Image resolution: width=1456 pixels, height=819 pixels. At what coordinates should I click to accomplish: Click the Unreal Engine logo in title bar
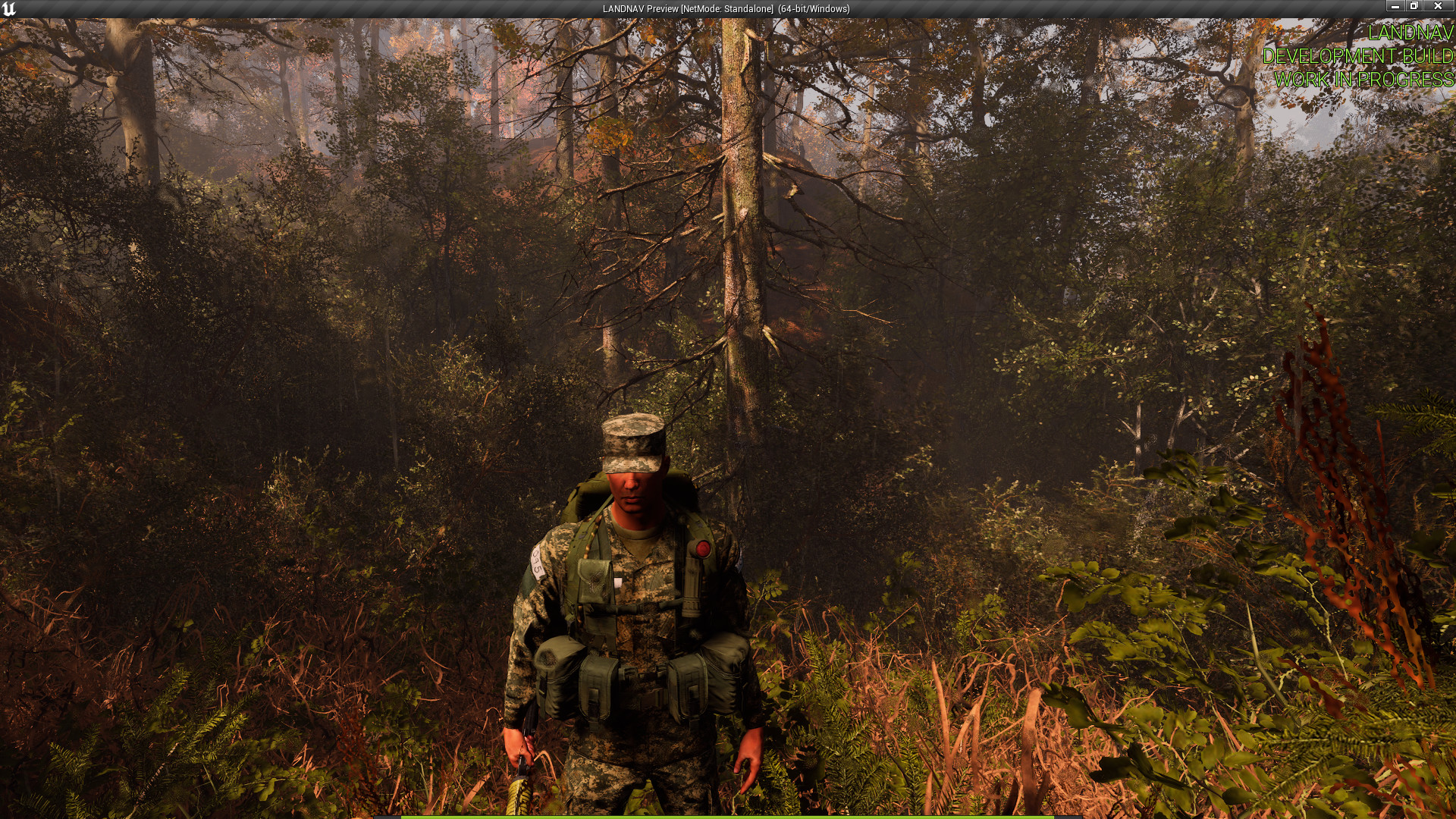pyautogui.click(x=9, y=8)
